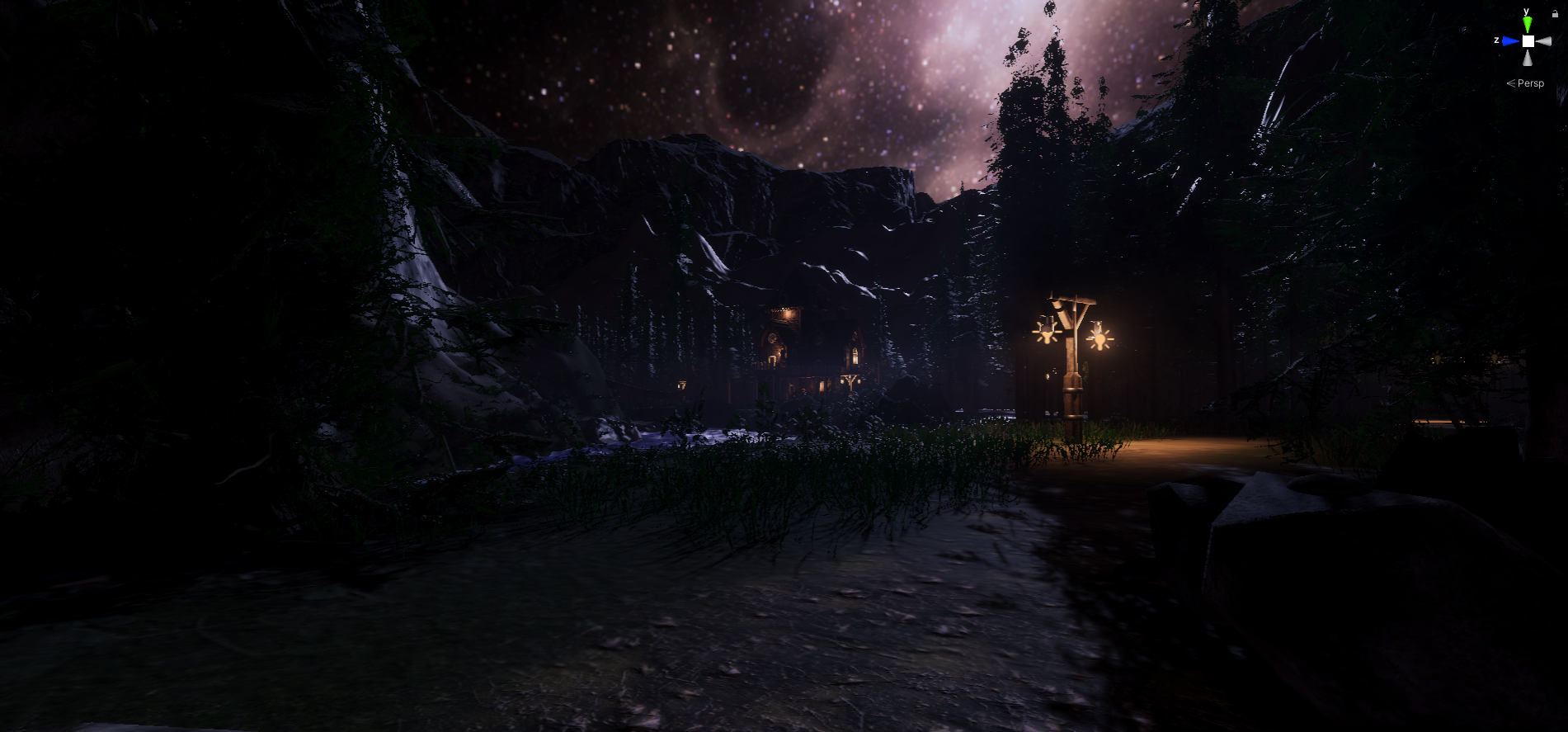
Task: Click the blue Z axis cone
Action: pyautogui.click(x=1510, y=40)
